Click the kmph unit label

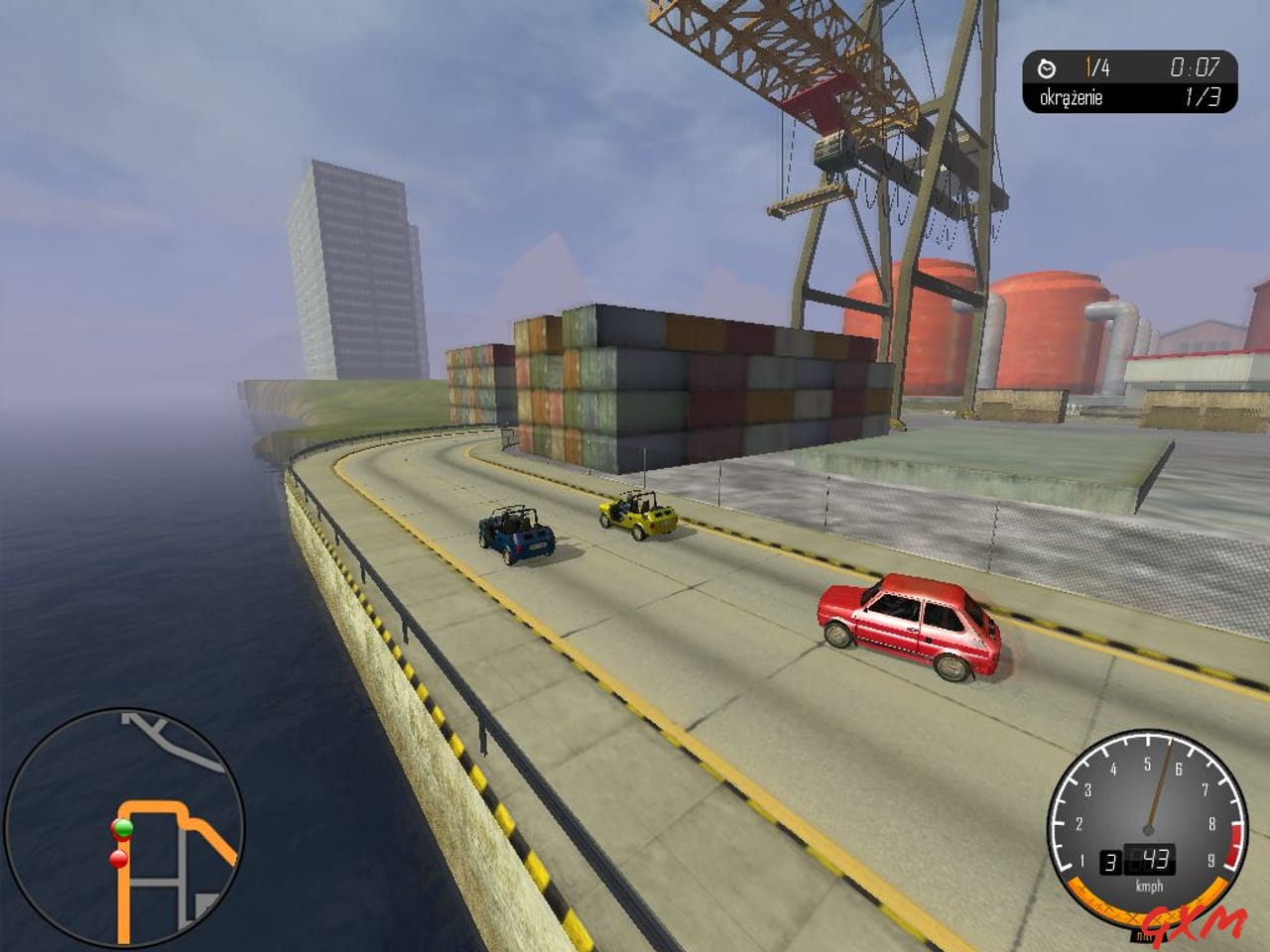click(x=1149, y=886)
